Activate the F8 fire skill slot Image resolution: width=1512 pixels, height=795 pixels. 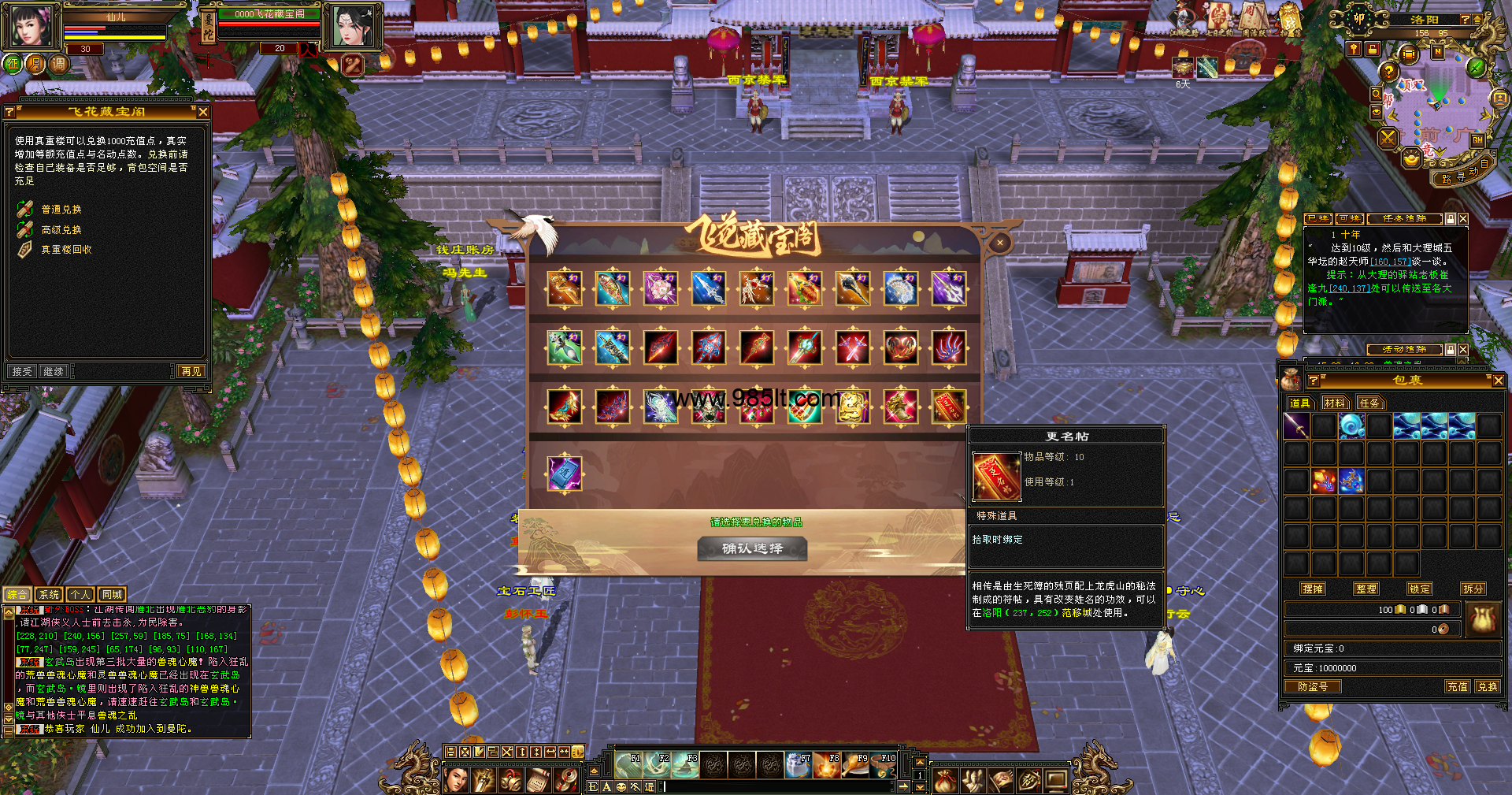click(828, 765)
